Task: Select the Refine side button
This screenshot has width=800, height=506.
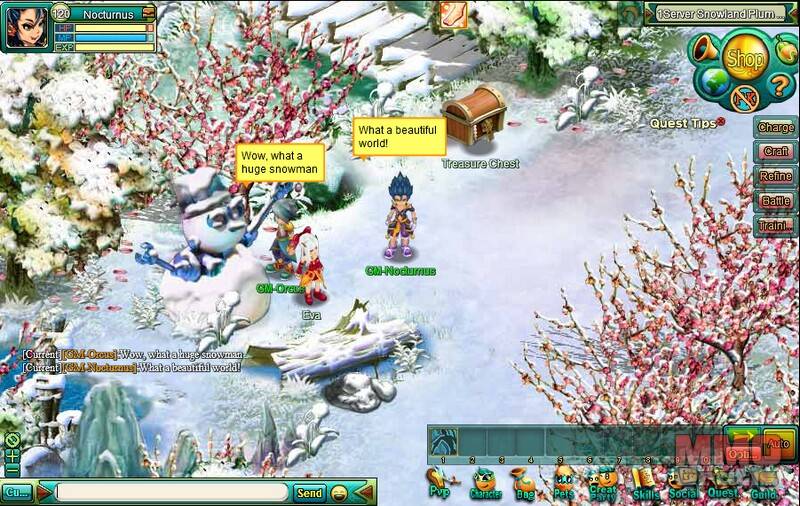Action: coord(776,176)
